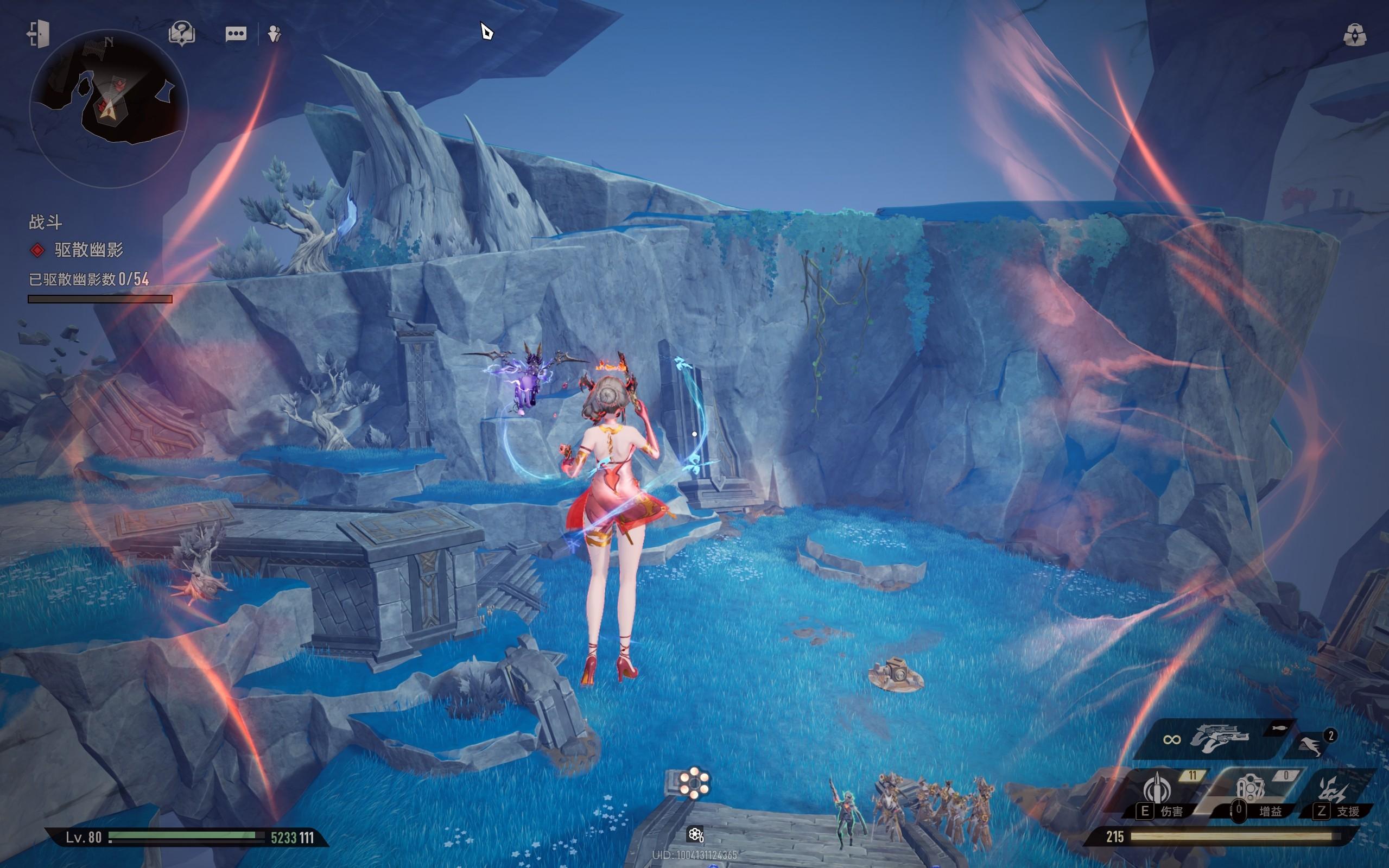
Task: Open the team members icon
Action: point(275,34)
